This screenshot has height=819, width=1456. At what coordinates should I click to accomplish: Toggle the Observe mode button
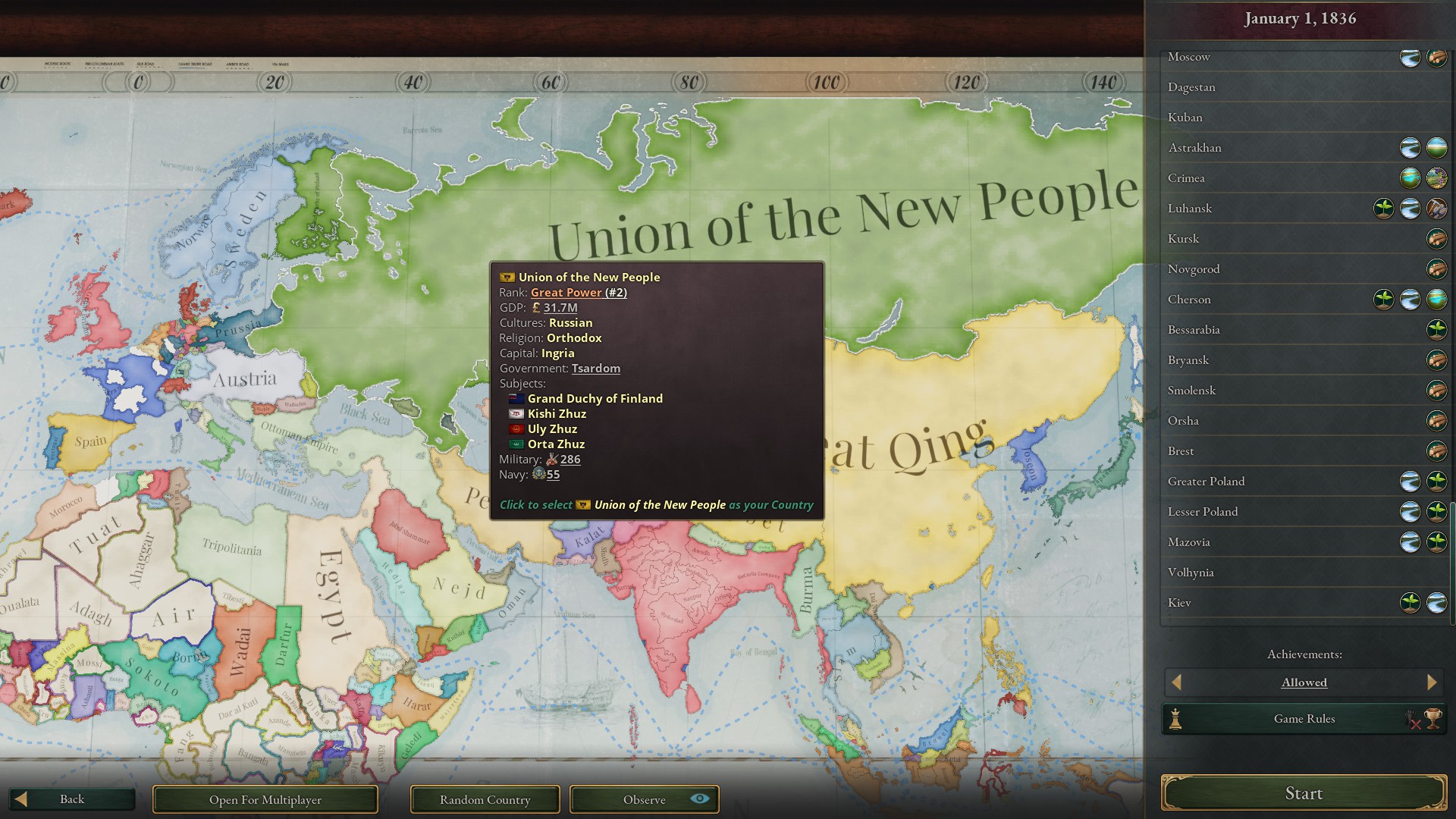coord(645,799)
